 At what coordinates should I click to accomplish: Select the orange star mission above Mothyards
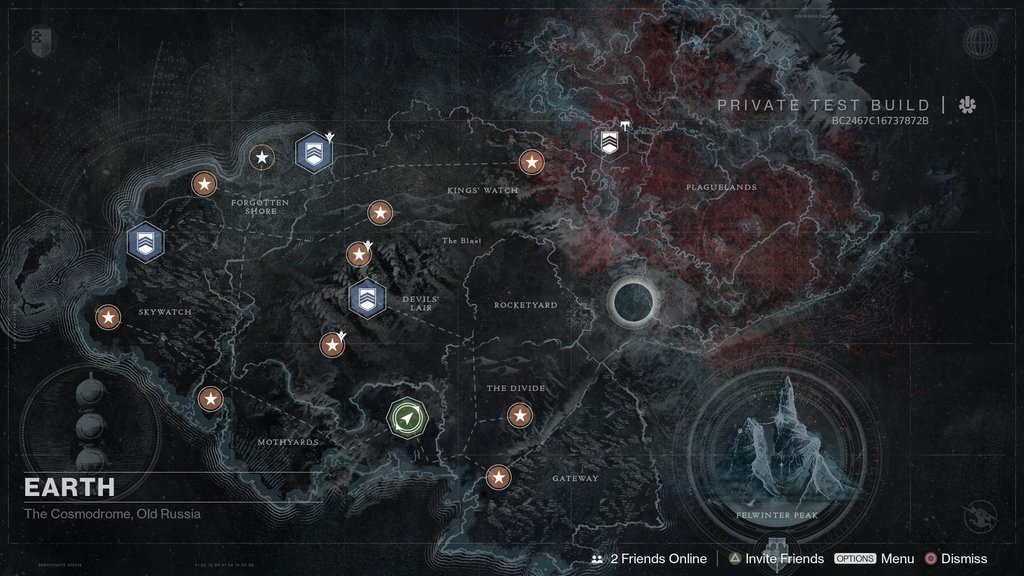click(x=210, y=399)
